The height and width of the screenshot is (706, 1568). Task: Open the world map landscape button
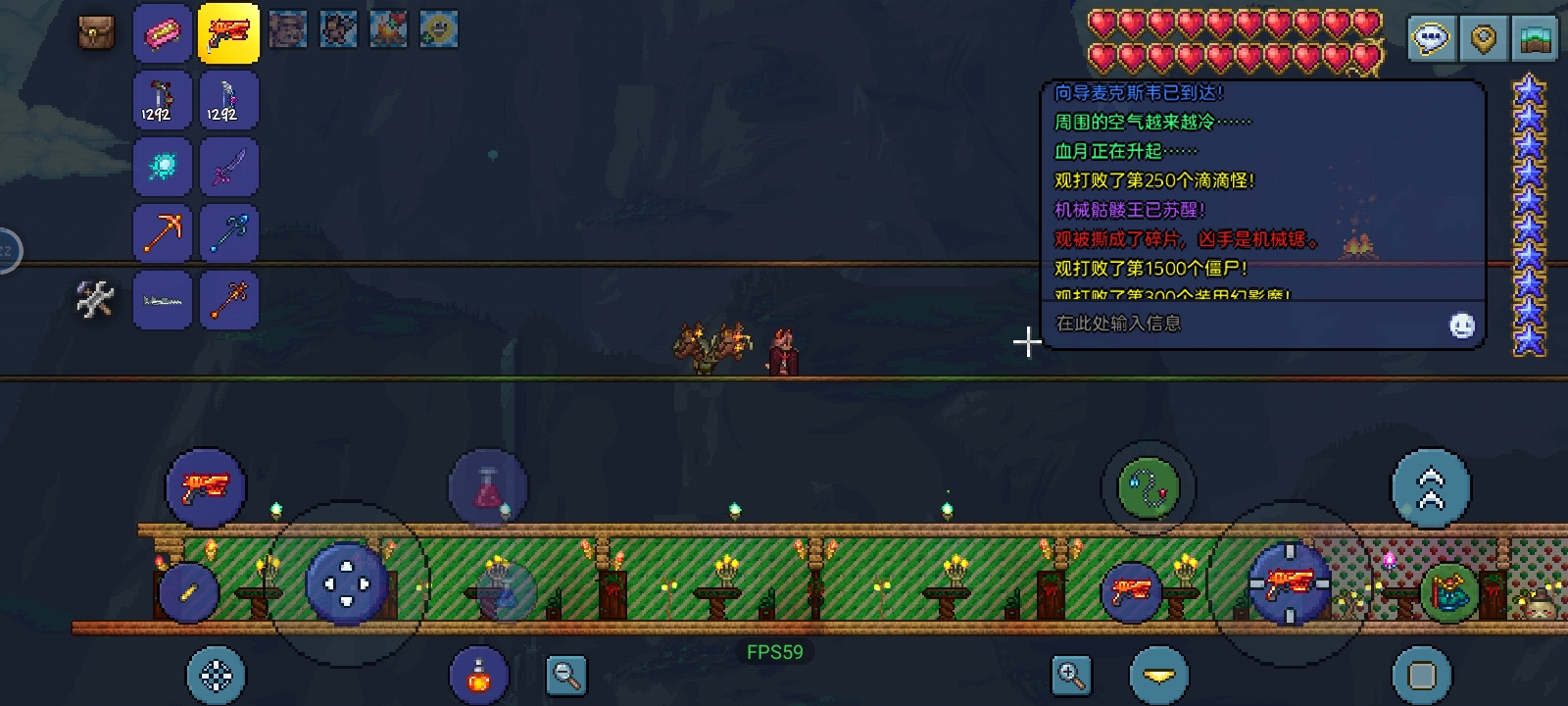(1535, 39)
